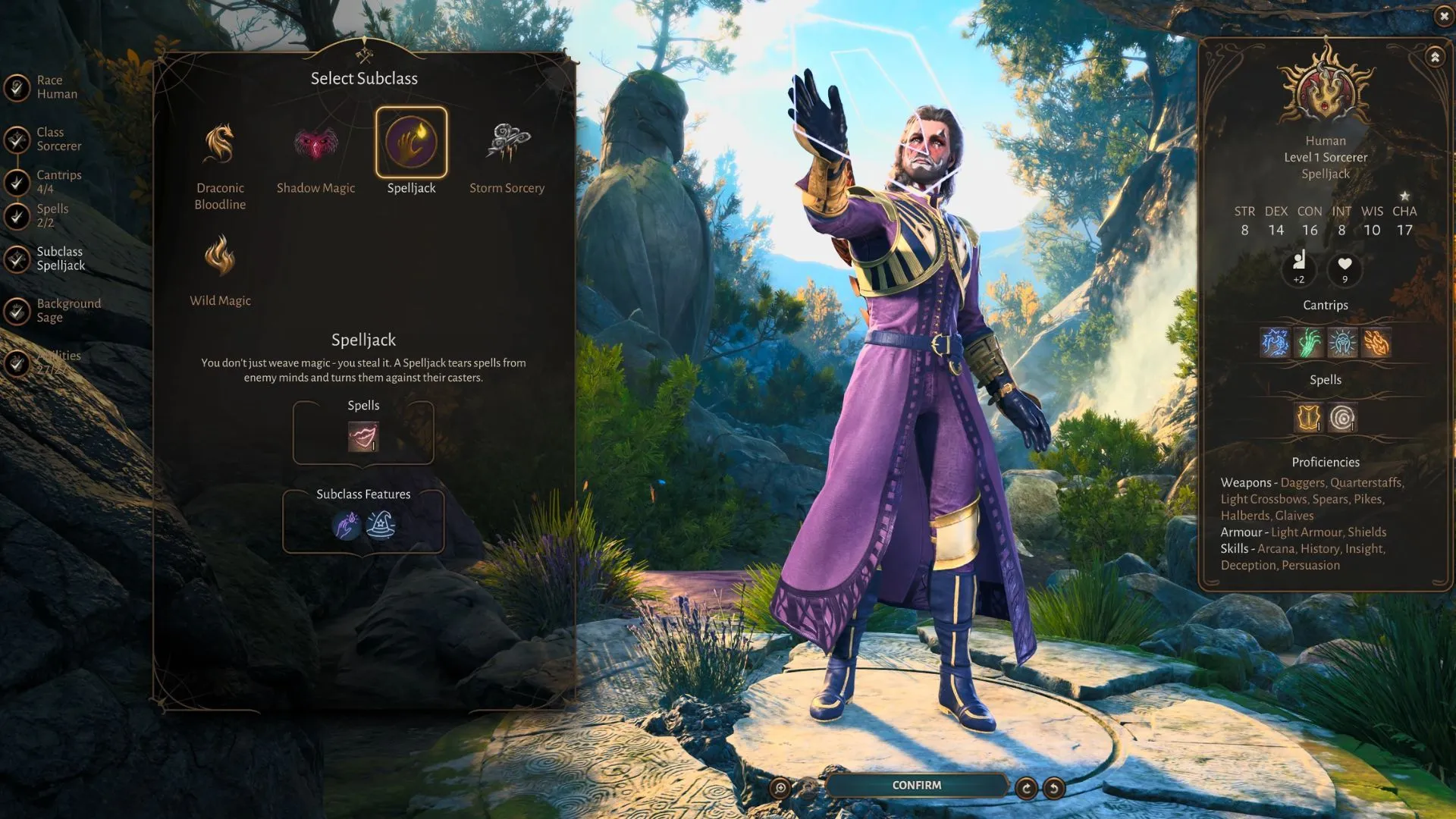Inspect the Spelljack granted spell icon
The height and width of the screenshot is (819, 1456).
pos(362,437)
